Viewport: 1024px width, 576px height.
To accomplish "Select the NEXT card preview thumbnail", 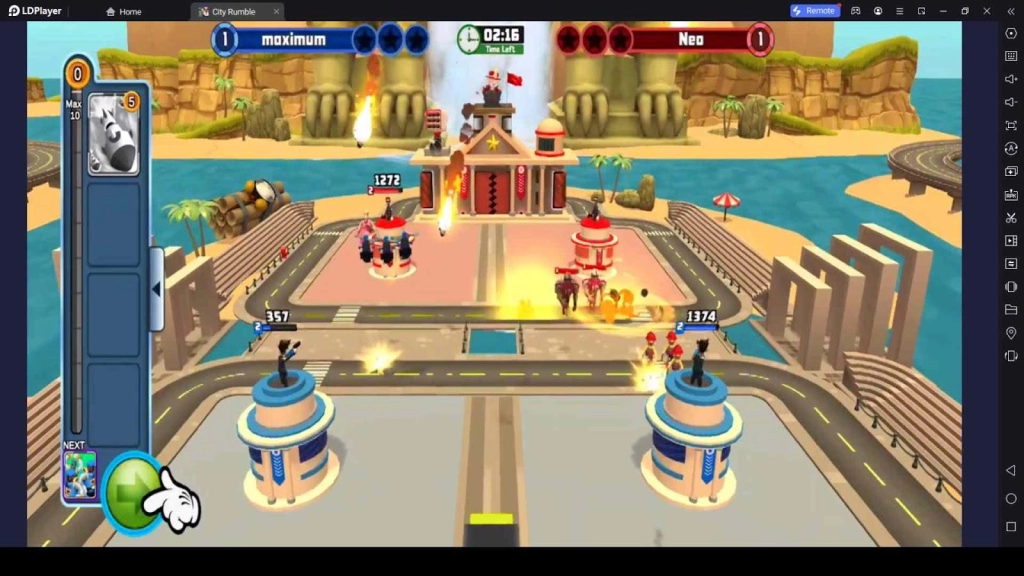I will click(x=80, y=474).
